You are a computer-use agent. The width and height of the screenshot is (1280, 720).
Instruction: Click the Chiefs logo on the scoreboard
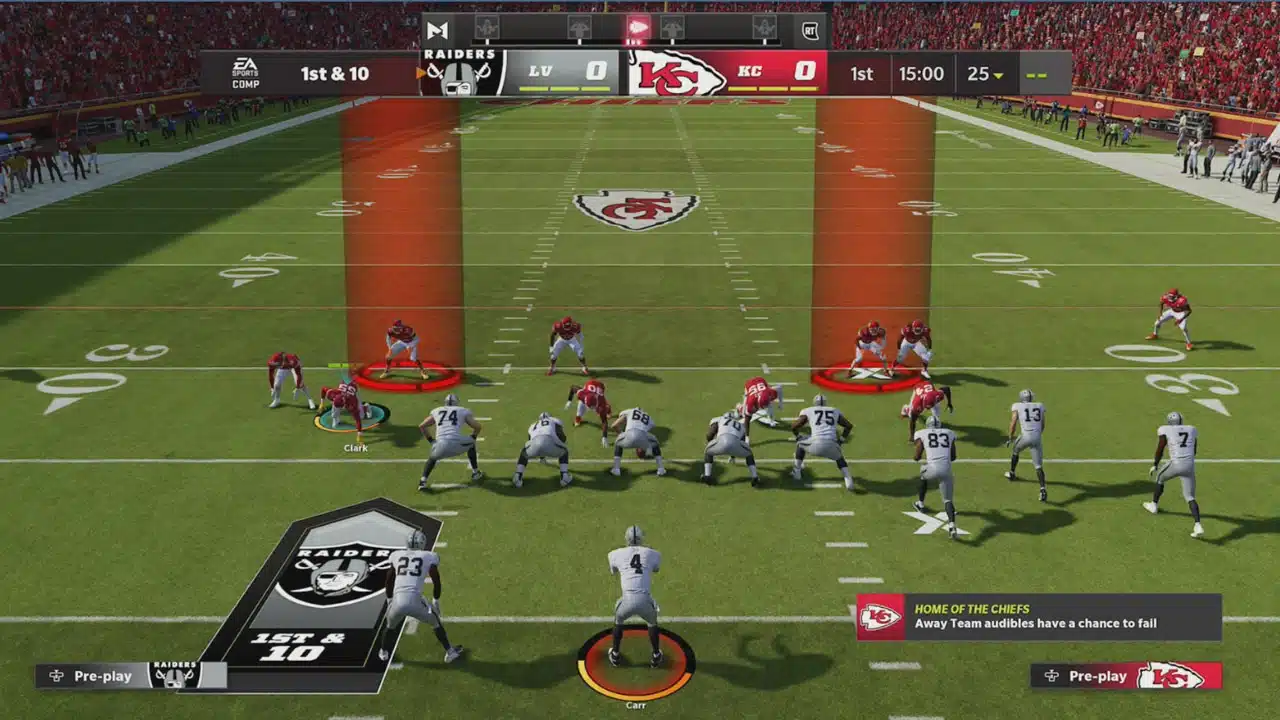(677, 73)
